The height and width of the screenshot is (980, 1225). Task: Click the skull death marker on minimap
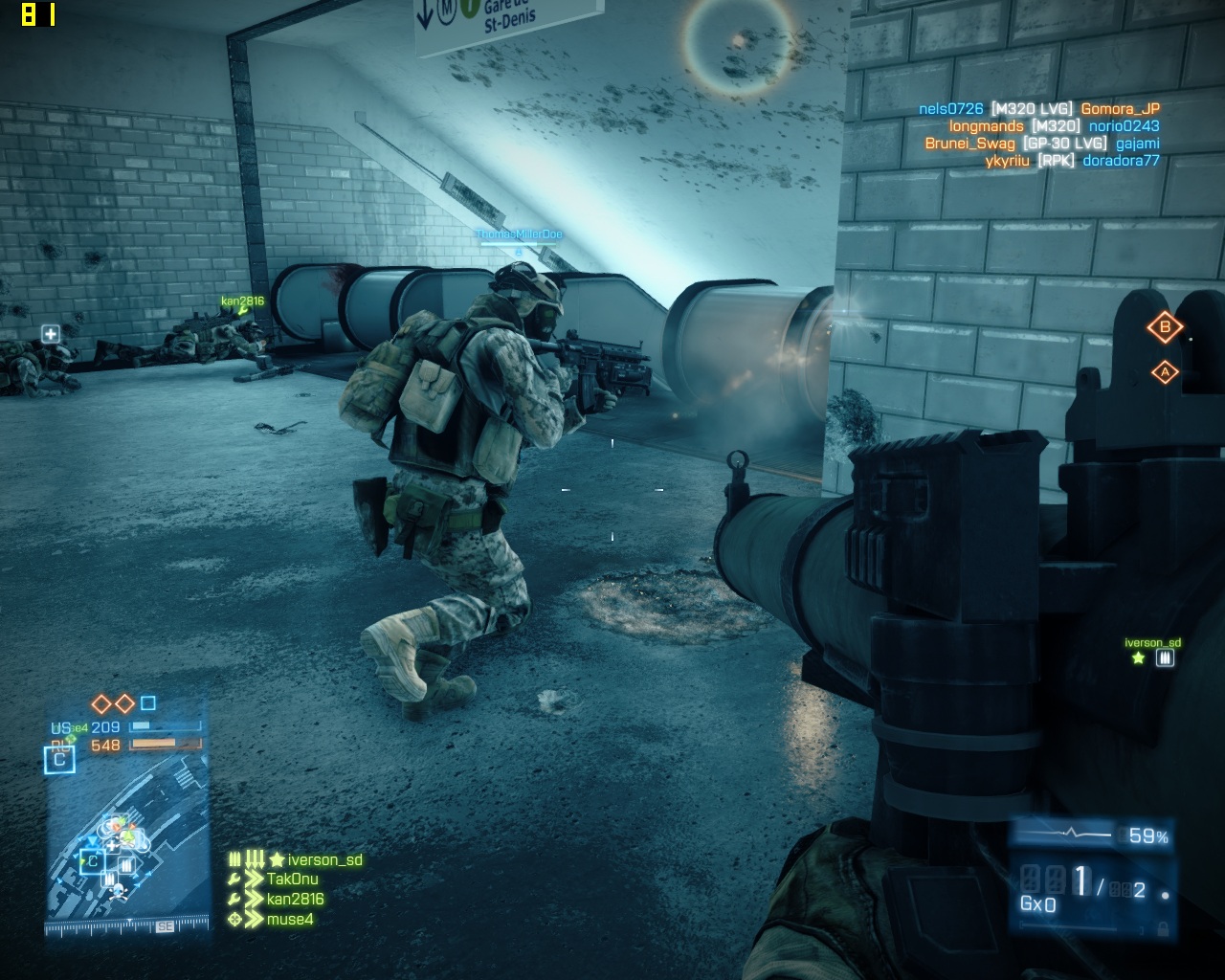coord(119,891)
